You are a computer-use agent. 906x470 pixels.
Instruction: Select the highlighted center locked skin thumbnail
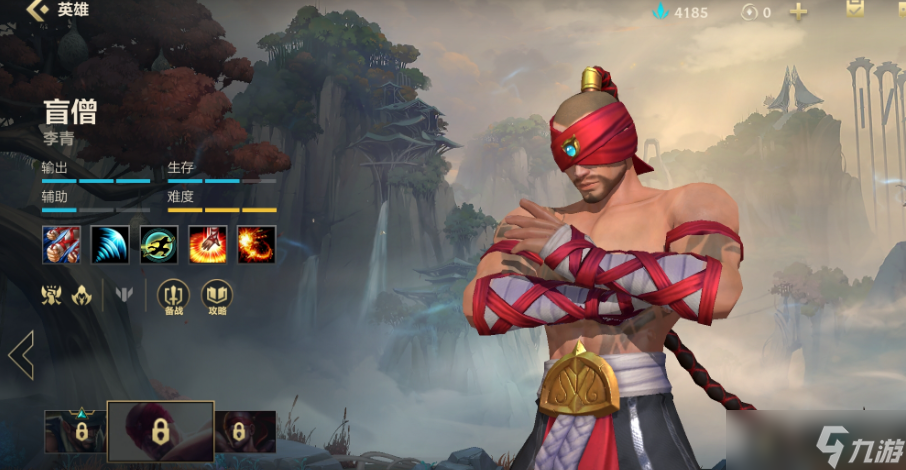pyautogui.click(x=160, y=432)
